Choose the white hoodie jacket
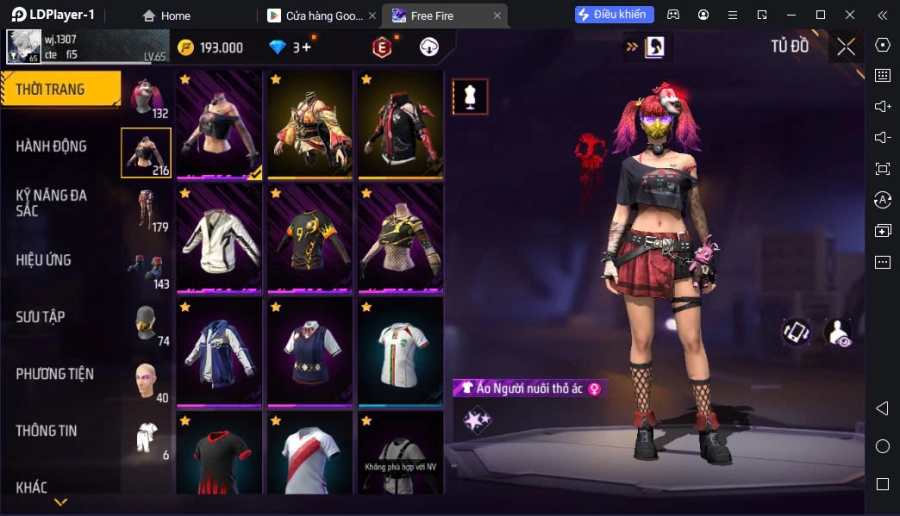 tap(219, 239)
